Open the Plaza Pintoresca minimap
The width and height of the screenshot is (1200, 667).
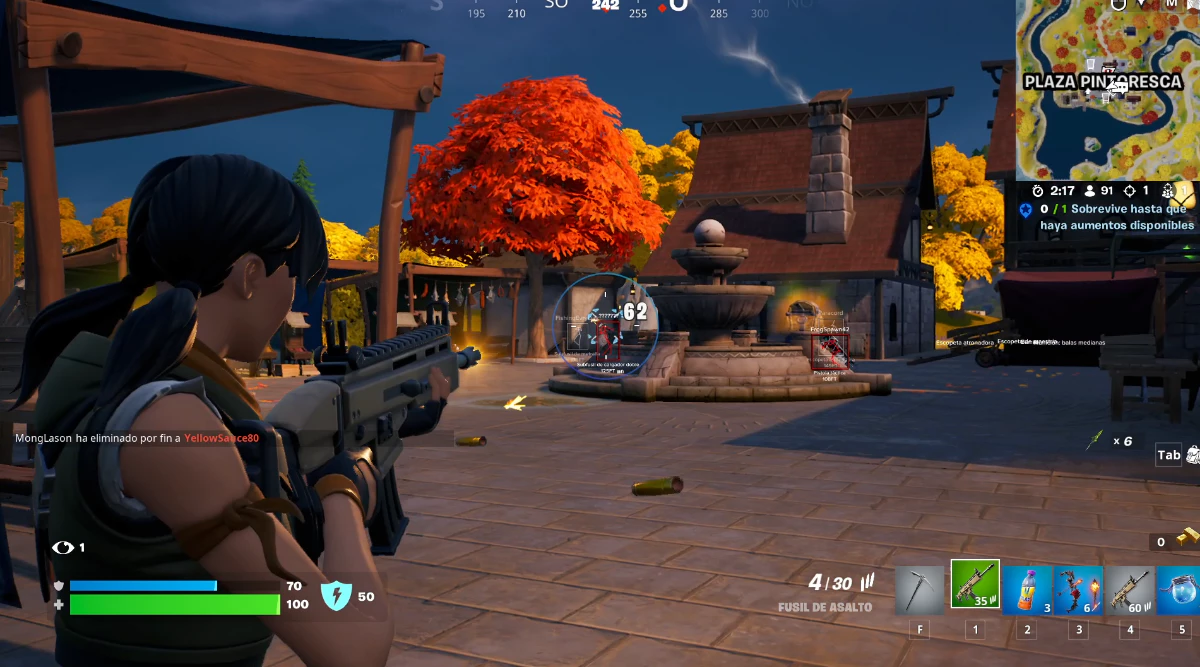point(1108,90)
